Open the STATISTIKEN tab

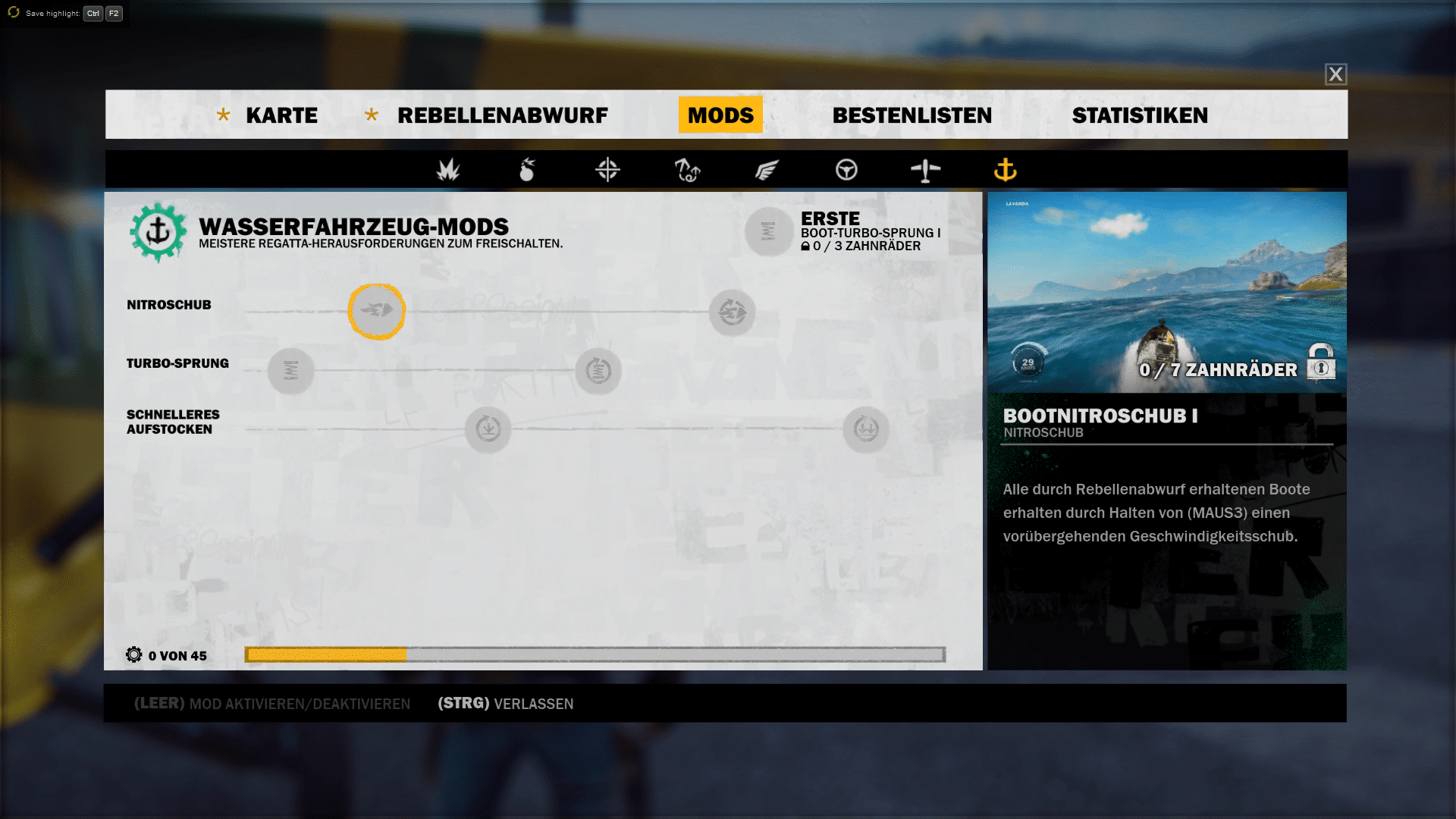click(1140, 115)
